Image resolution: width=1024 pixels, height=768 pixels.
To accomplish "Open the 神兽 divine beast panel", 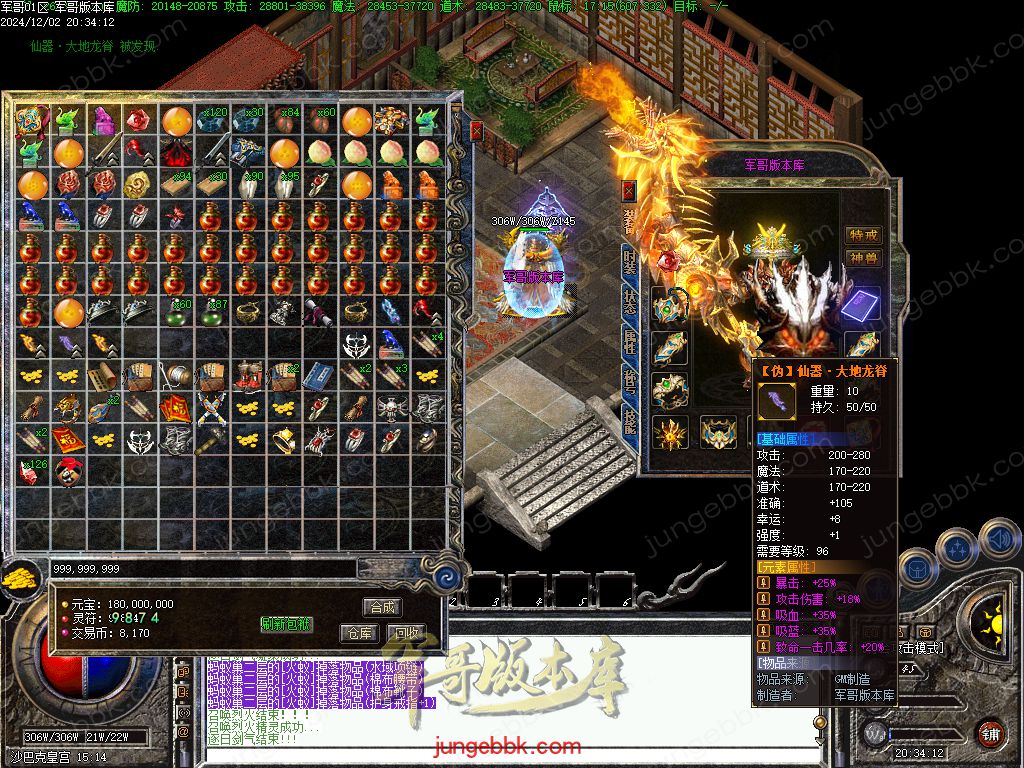I will [x=864, y=258].
